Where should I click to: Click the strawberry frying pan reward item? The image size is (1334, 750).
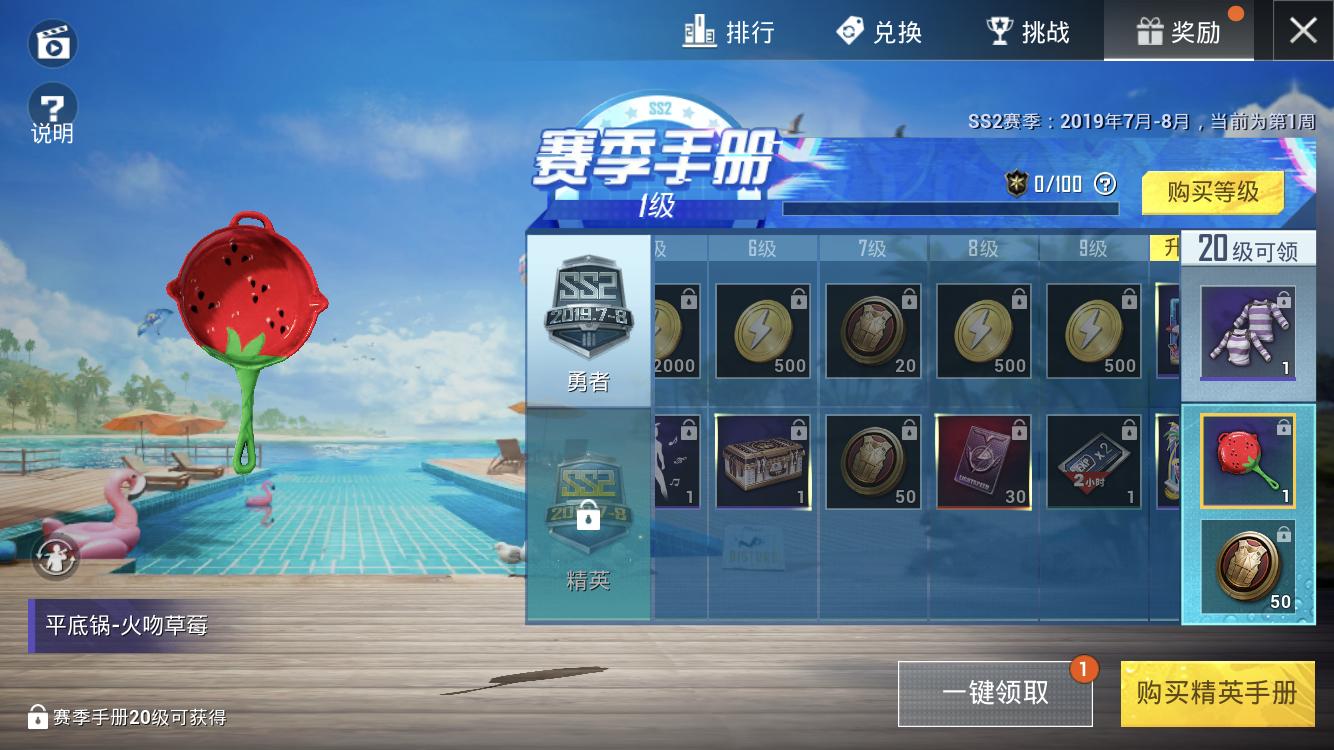click(x=1247, y=462)
